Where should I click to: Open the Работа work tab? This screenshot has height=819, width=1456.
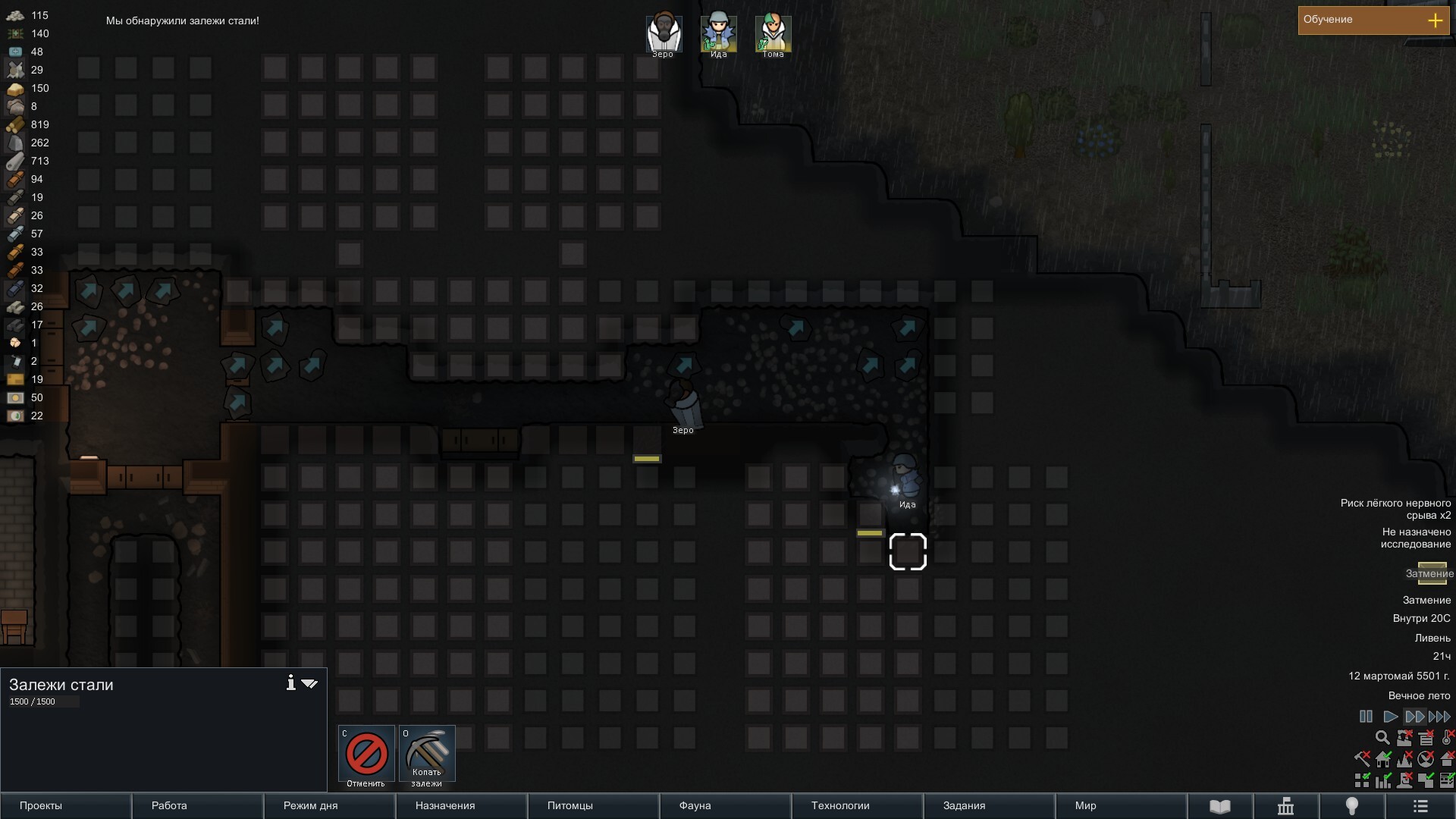[197, 806]
